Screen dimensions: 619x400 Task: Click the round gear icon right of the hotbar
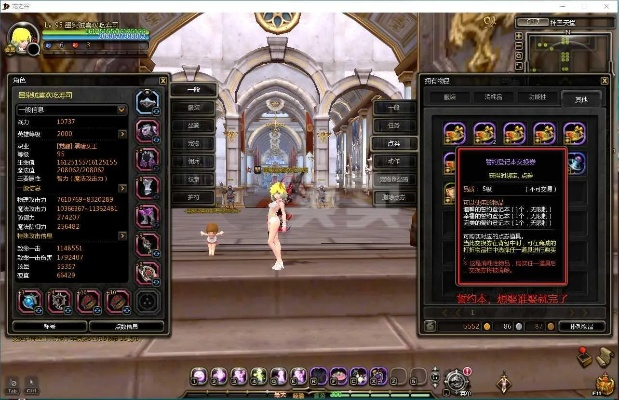pos(456,379)
